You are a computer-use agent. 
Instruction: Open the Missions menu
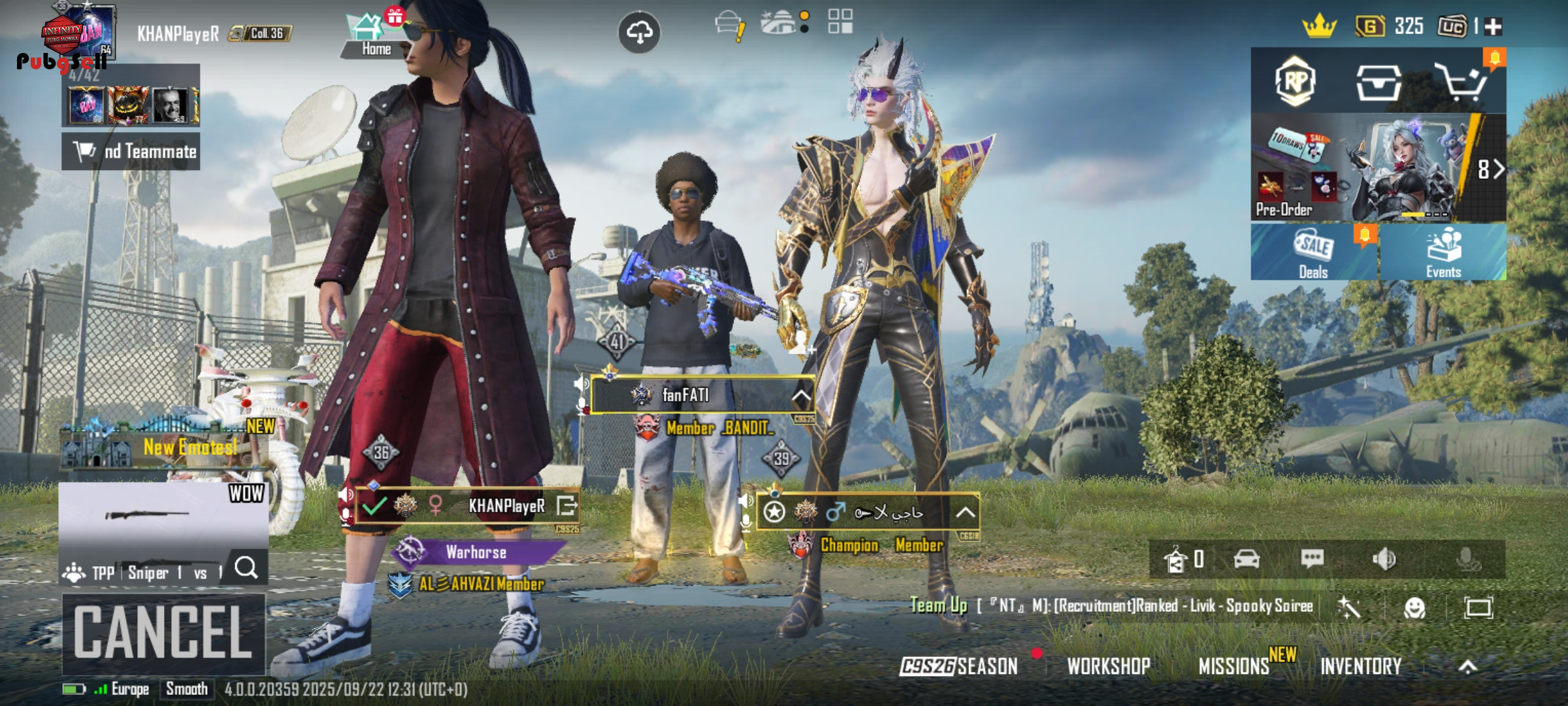(x=1233, y=666)
